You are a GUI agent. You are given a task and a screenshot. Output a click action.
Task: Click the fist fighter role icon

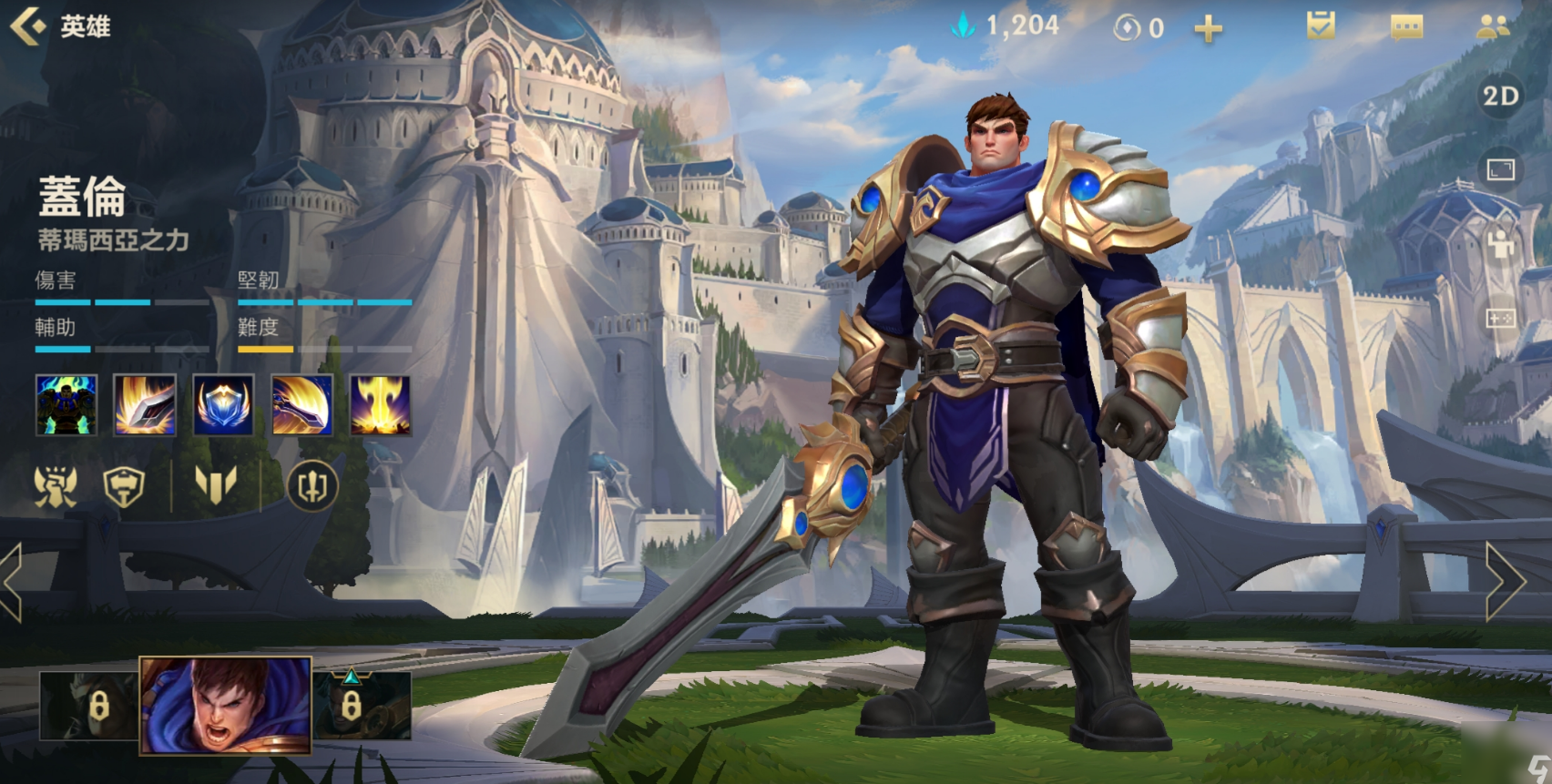click(55, 486)
